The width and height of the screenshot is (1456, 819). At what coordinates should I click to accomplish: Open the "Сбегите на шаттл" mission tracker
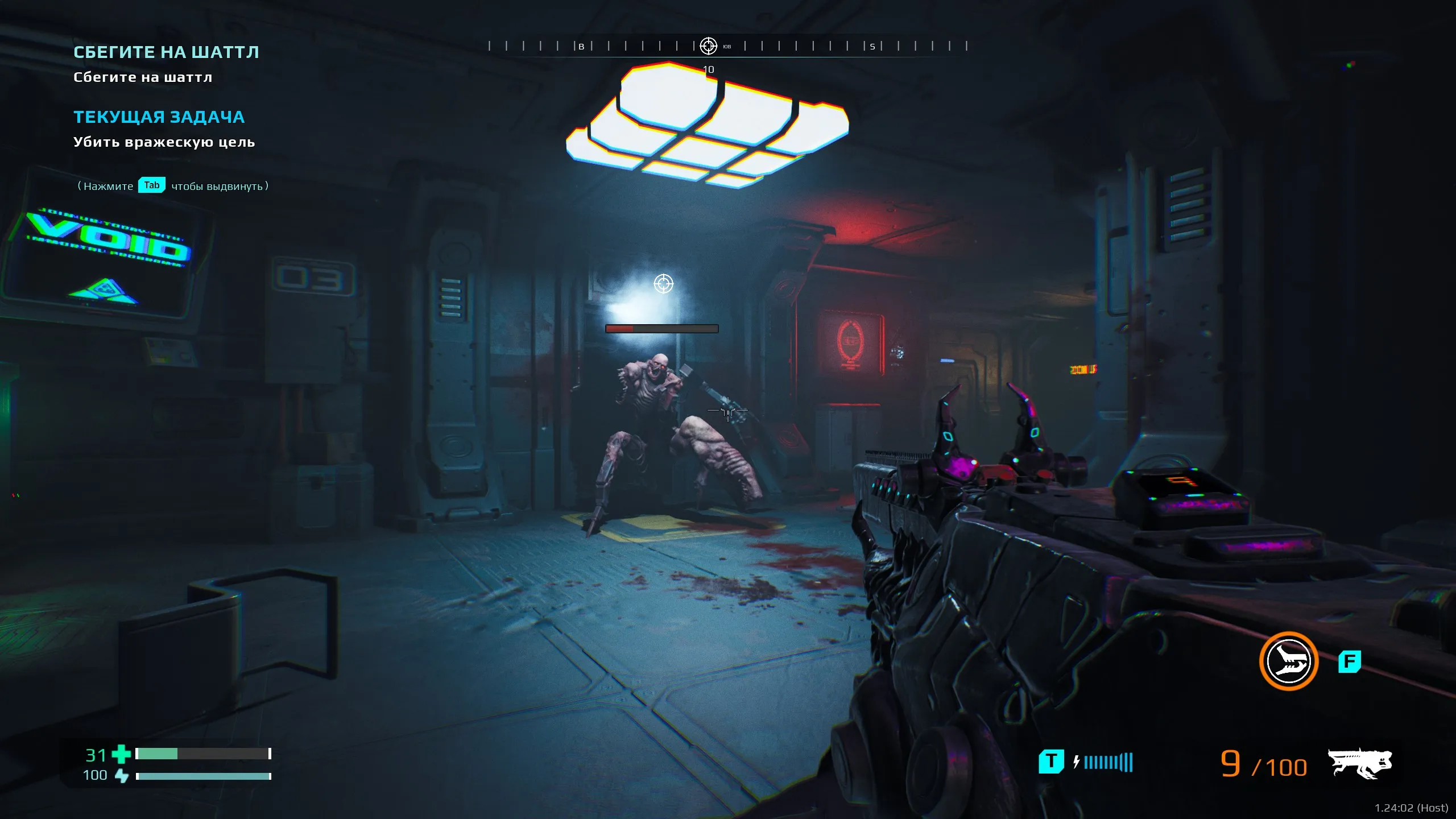[x=166, y=52]
